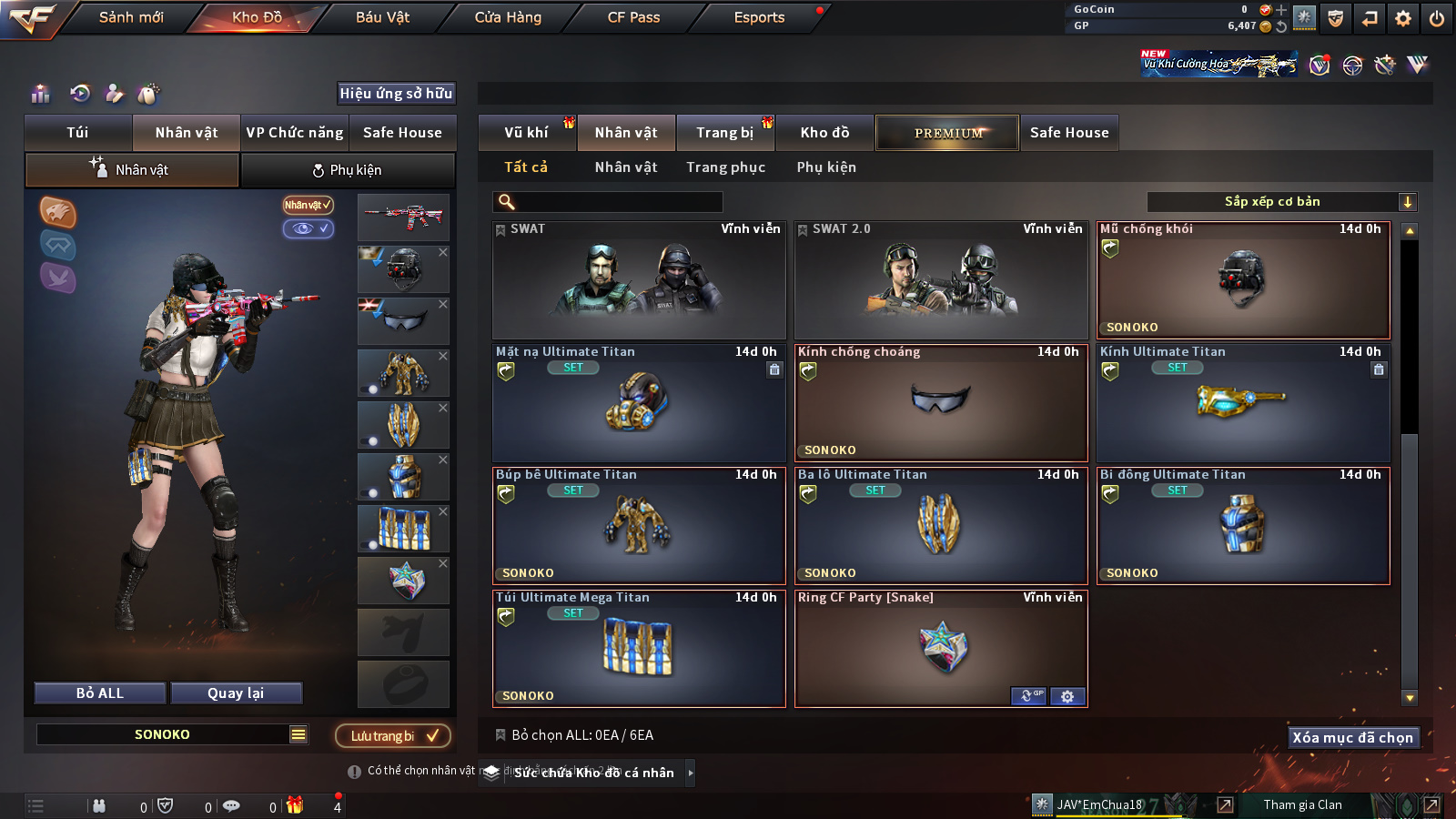1456x819 pixels.
Task: Select the Ring CF Party [Snake] item
Action: pos(941,648)
